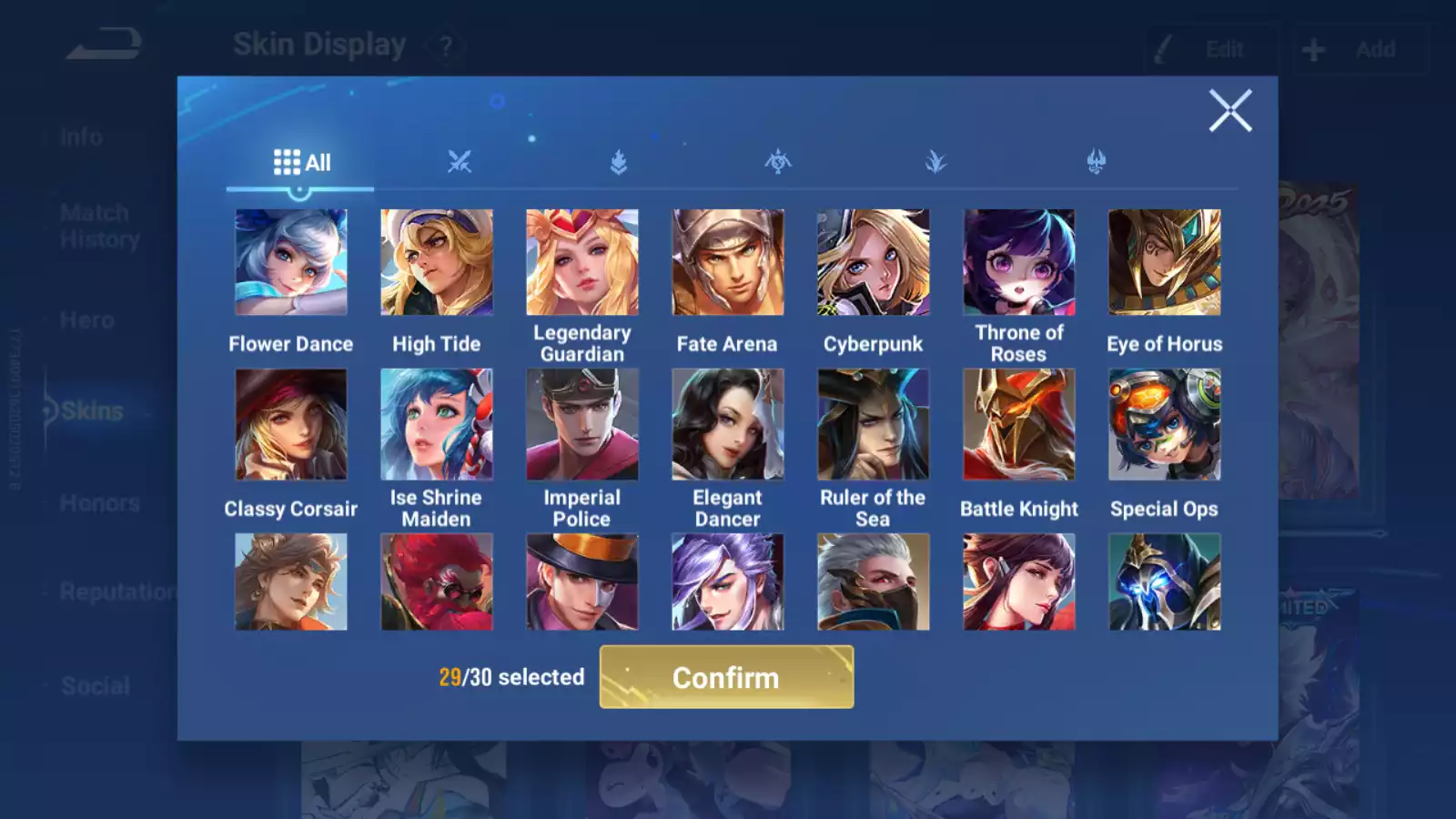Switch to the All skins tab
1456x819 pixels.
[301, 163]
